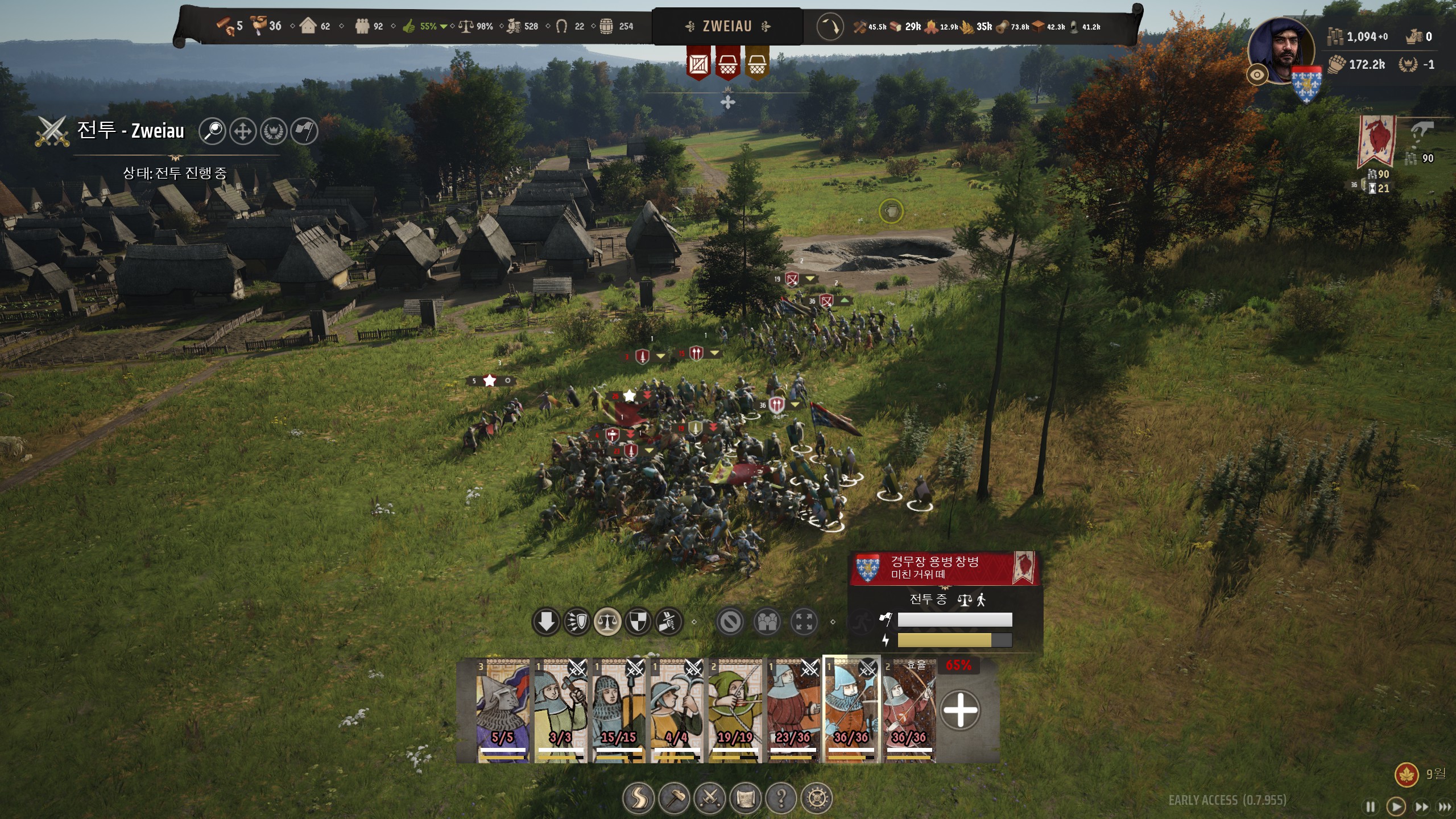This screenshot has height=819, width=1456.
Task: Add a new unit with plus button
Action: click(x=960, y=710)
